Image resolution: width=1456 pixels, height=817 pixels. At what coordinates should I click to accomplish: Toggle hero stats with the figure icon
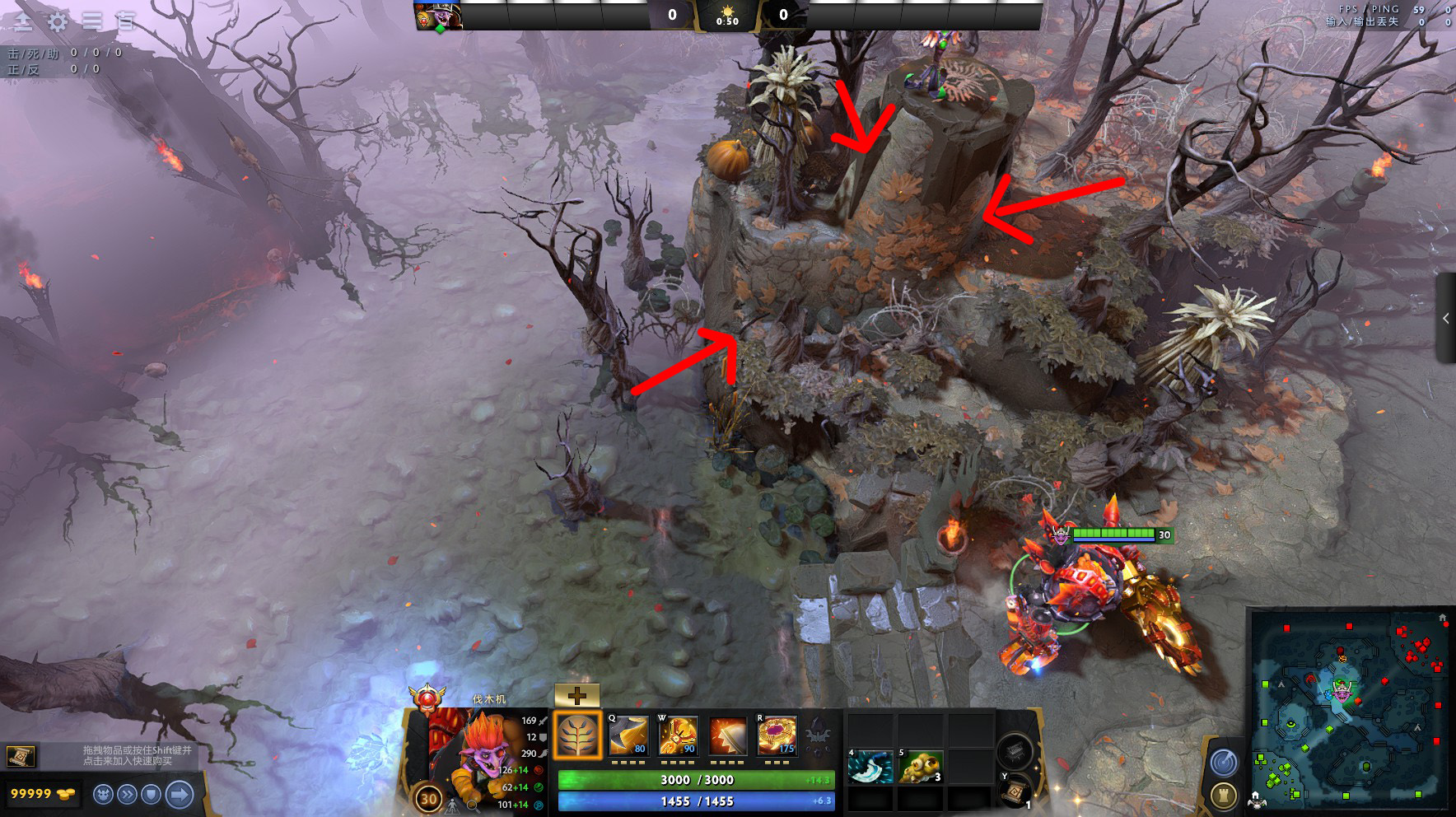coord(451,806)
